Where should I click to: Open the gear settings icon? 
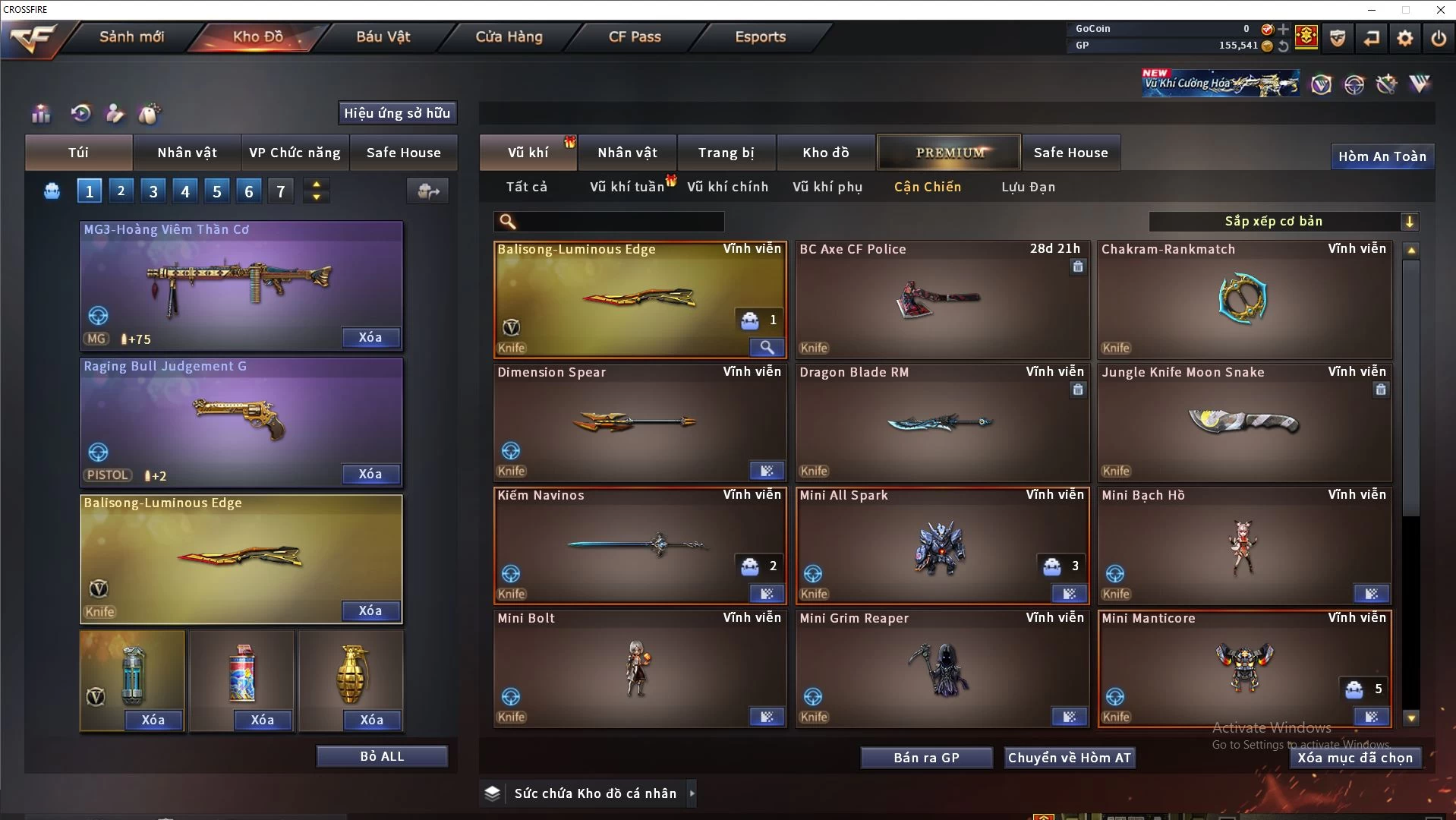tap(1404, 37)
